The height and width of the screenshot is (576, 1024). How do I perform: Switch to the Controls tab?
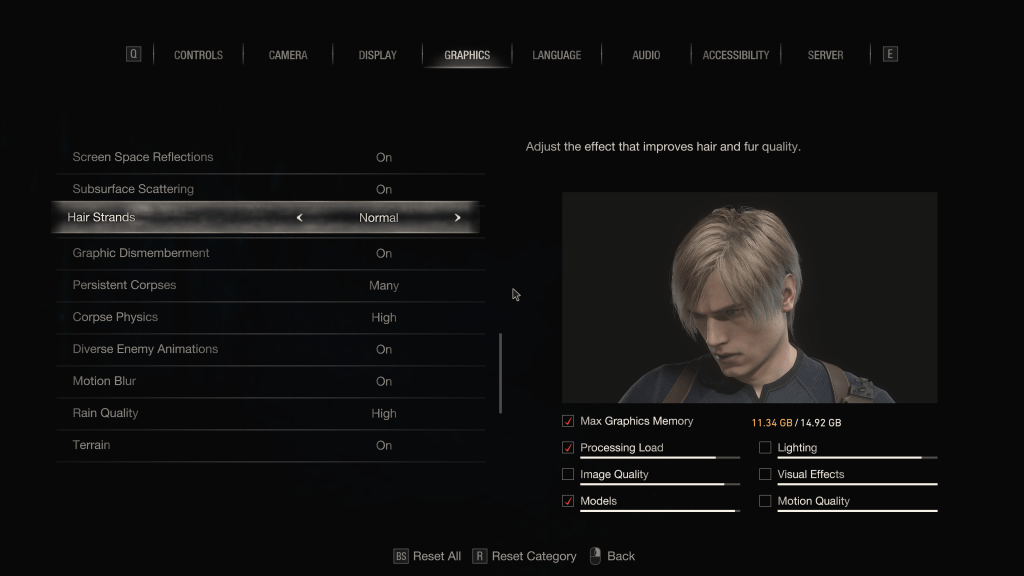[x=198, y=55]
